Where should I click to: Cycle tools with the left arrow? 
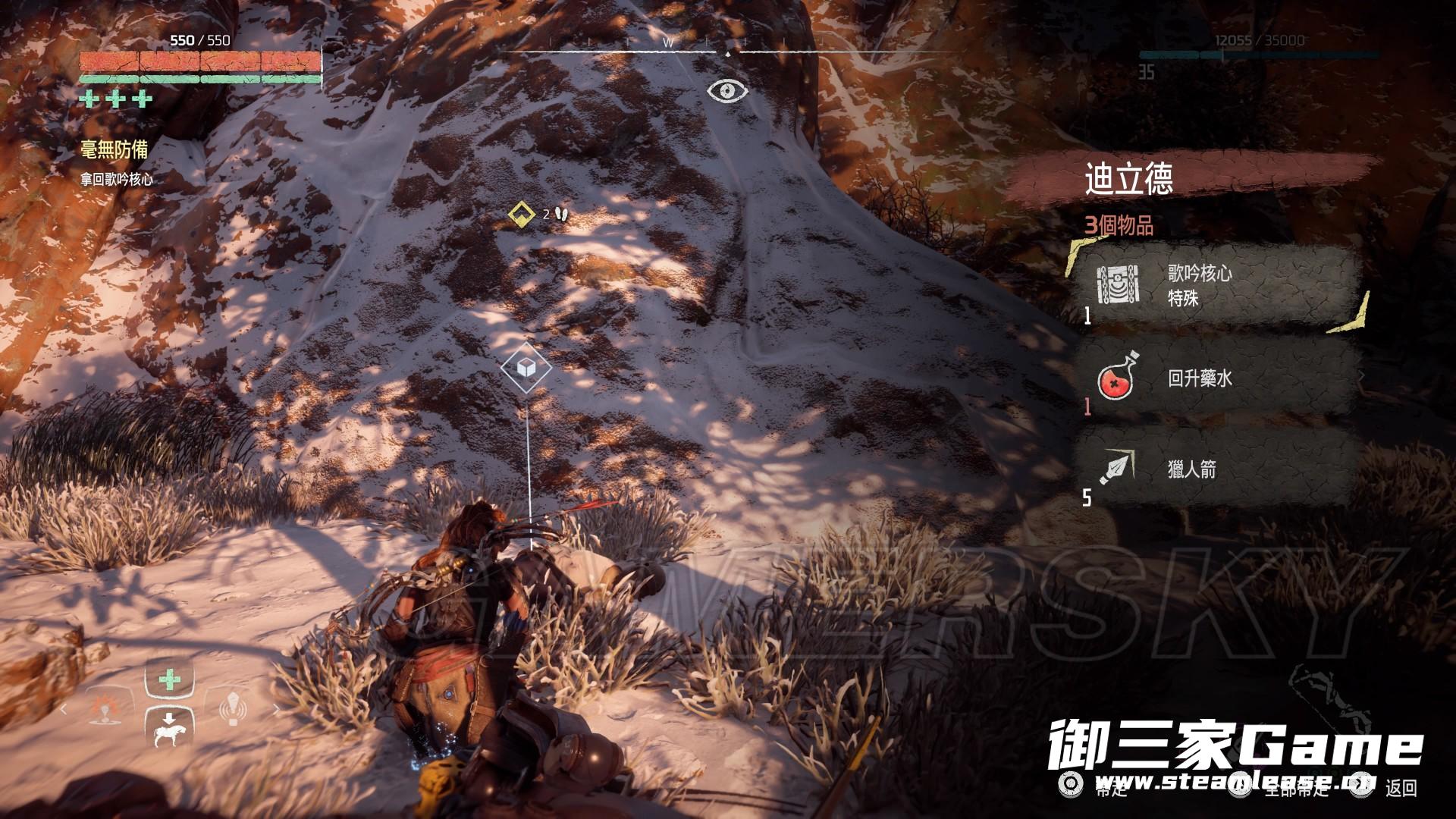[64, 710]
